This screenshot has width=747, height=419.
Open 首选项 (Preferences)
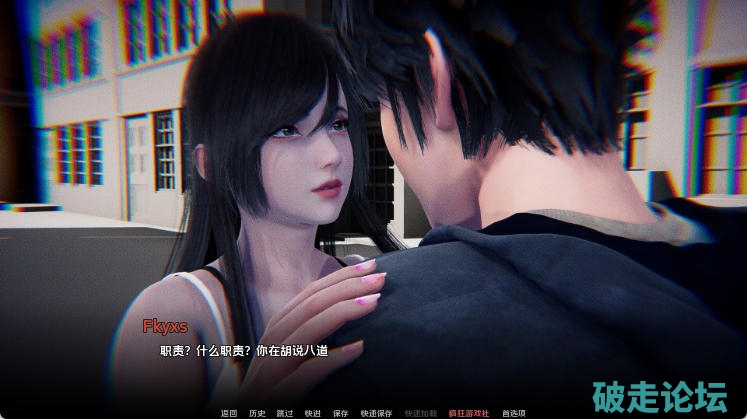(514, 412)
